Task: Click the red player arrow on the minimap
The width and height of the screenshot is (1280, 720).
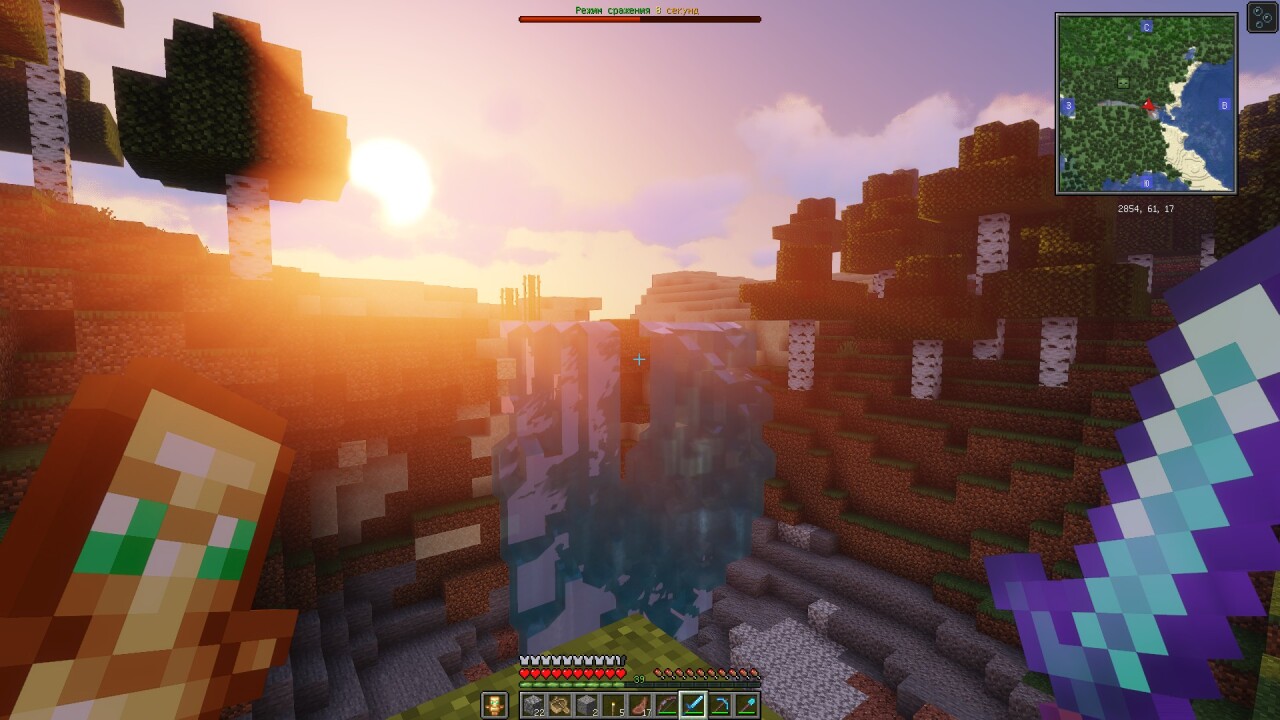Action: (x=1149, y=104)
